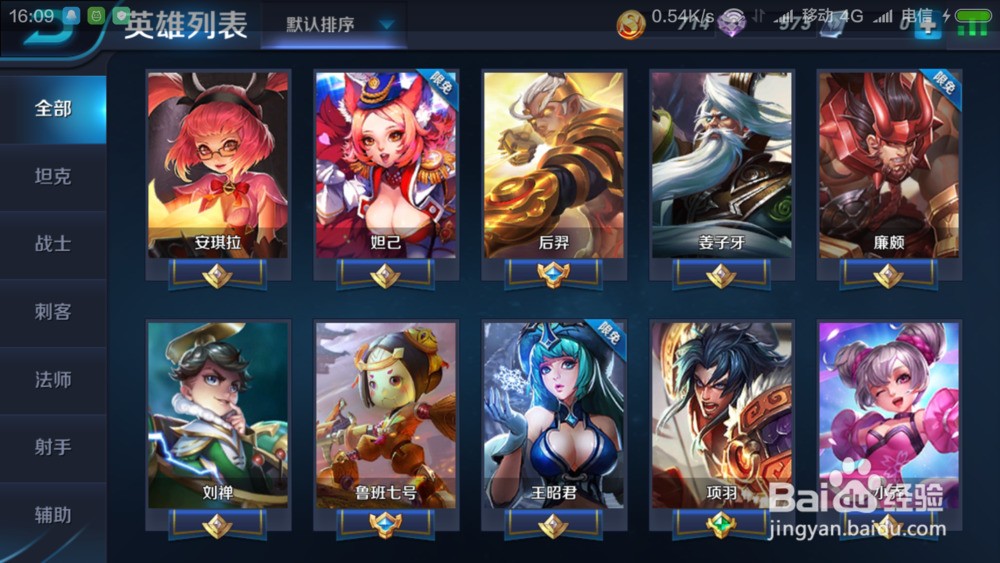Open the 战士 hero category

[53, 243]
